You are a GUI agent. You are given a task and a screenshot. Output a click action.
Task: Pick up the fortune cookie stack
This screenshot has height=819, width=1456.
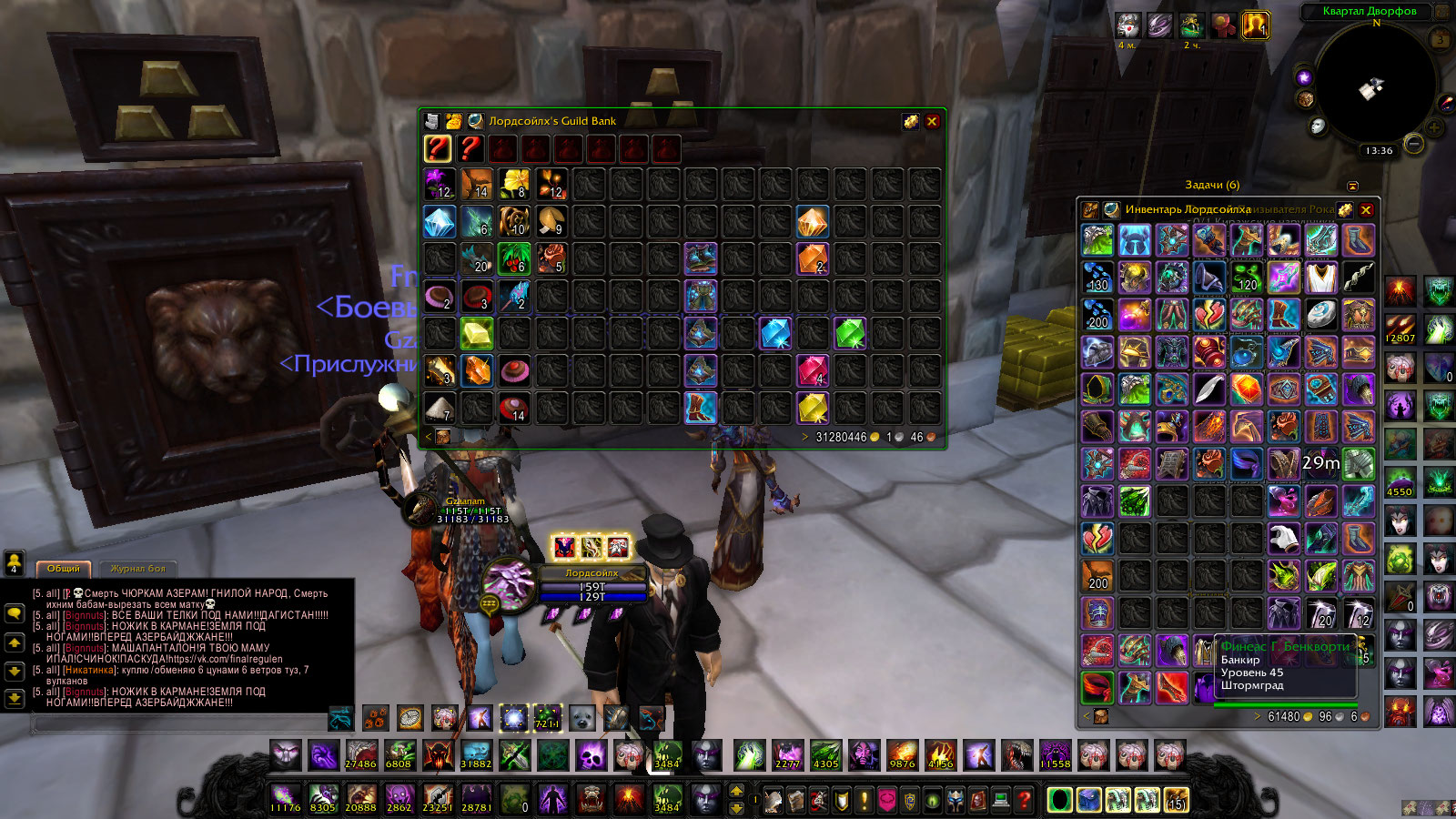pos(551,221)
